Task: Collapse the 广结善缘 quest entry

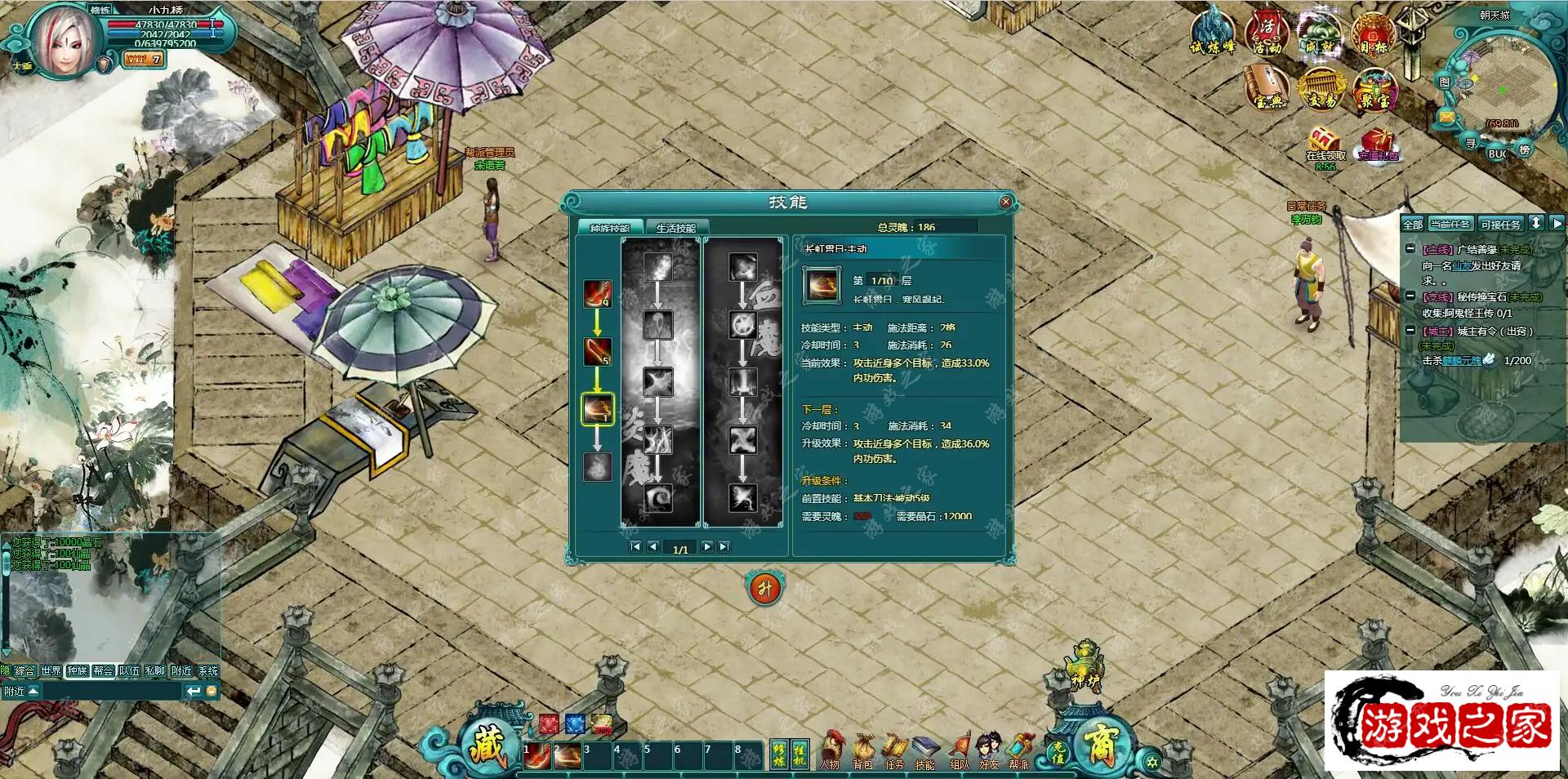Action: click(x=1410, y=250)
